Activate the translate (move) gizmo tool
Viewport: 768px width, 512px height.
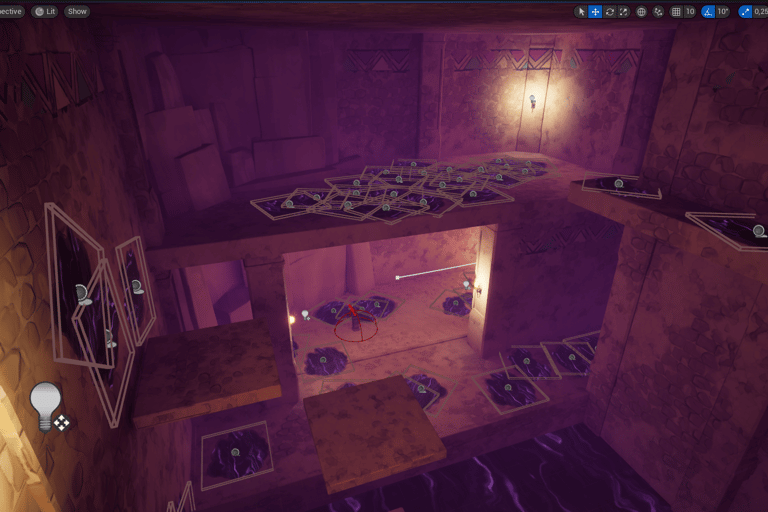tap(595, 11)
